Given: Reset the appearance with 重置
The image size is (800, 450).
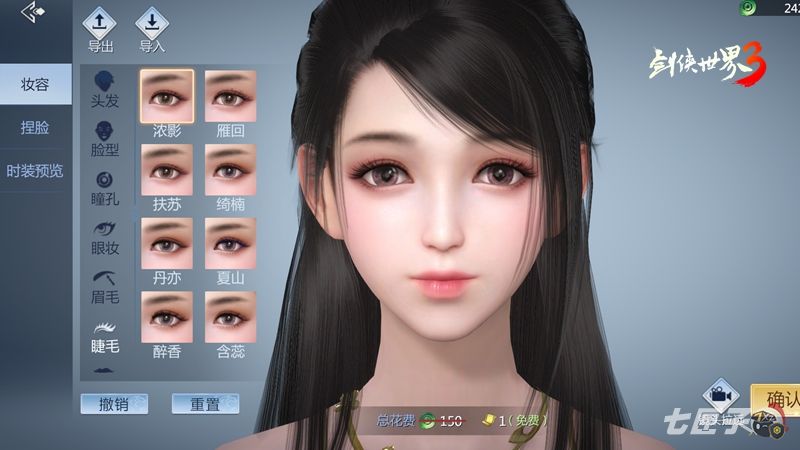Looking at the screenshot, I should pos(205,404).
